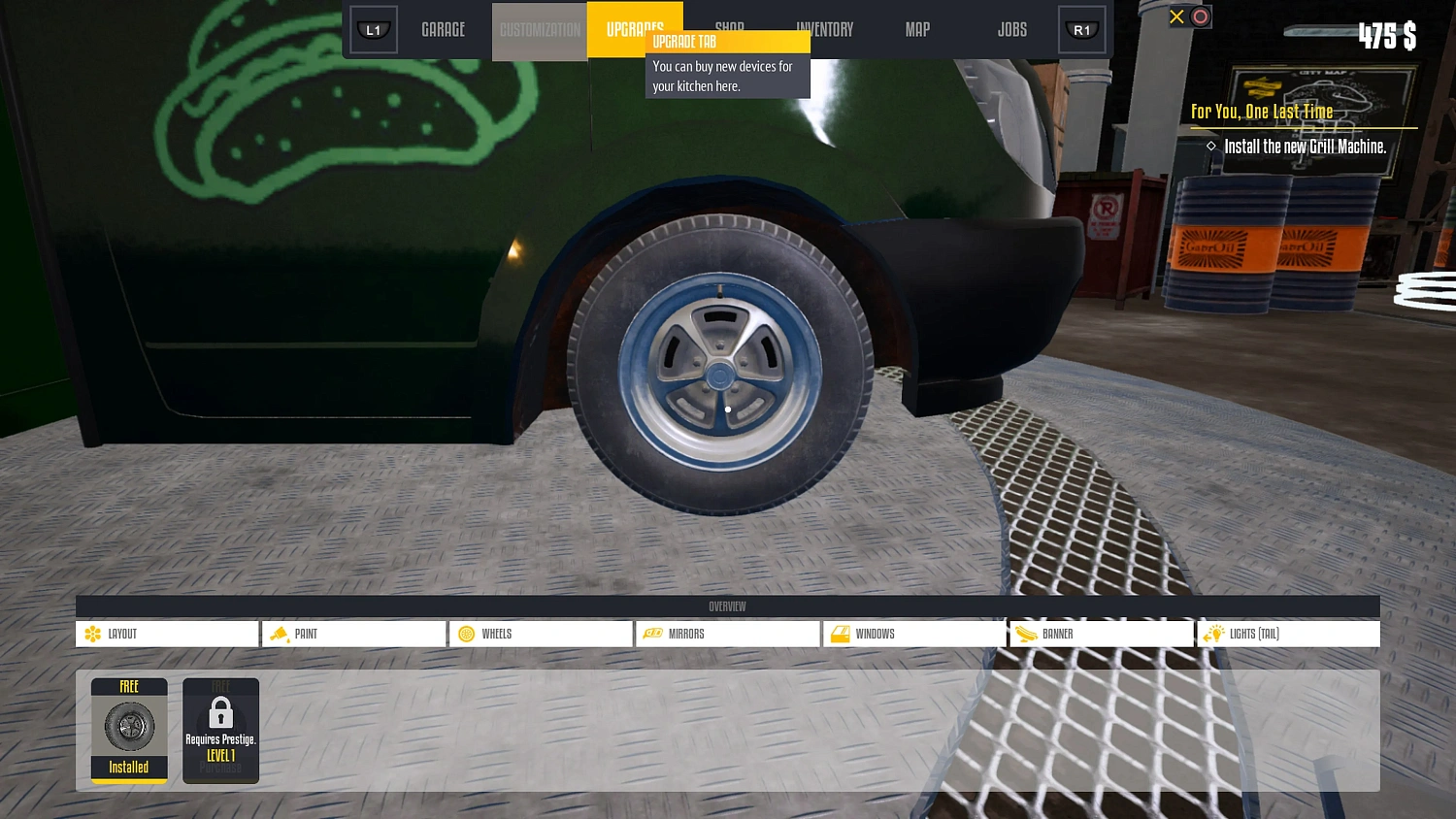The height and width of the screenshot is (819, 1456).
Task: Open the Lights (Tail) icon
Action: coord(1213,634)
